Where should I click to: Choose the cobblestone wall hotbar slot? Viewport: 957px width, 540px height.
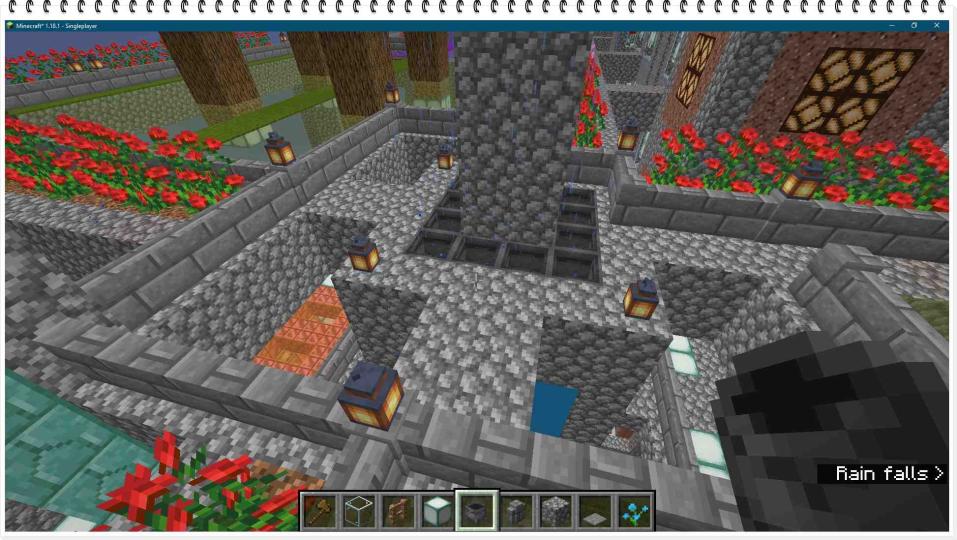515,511
